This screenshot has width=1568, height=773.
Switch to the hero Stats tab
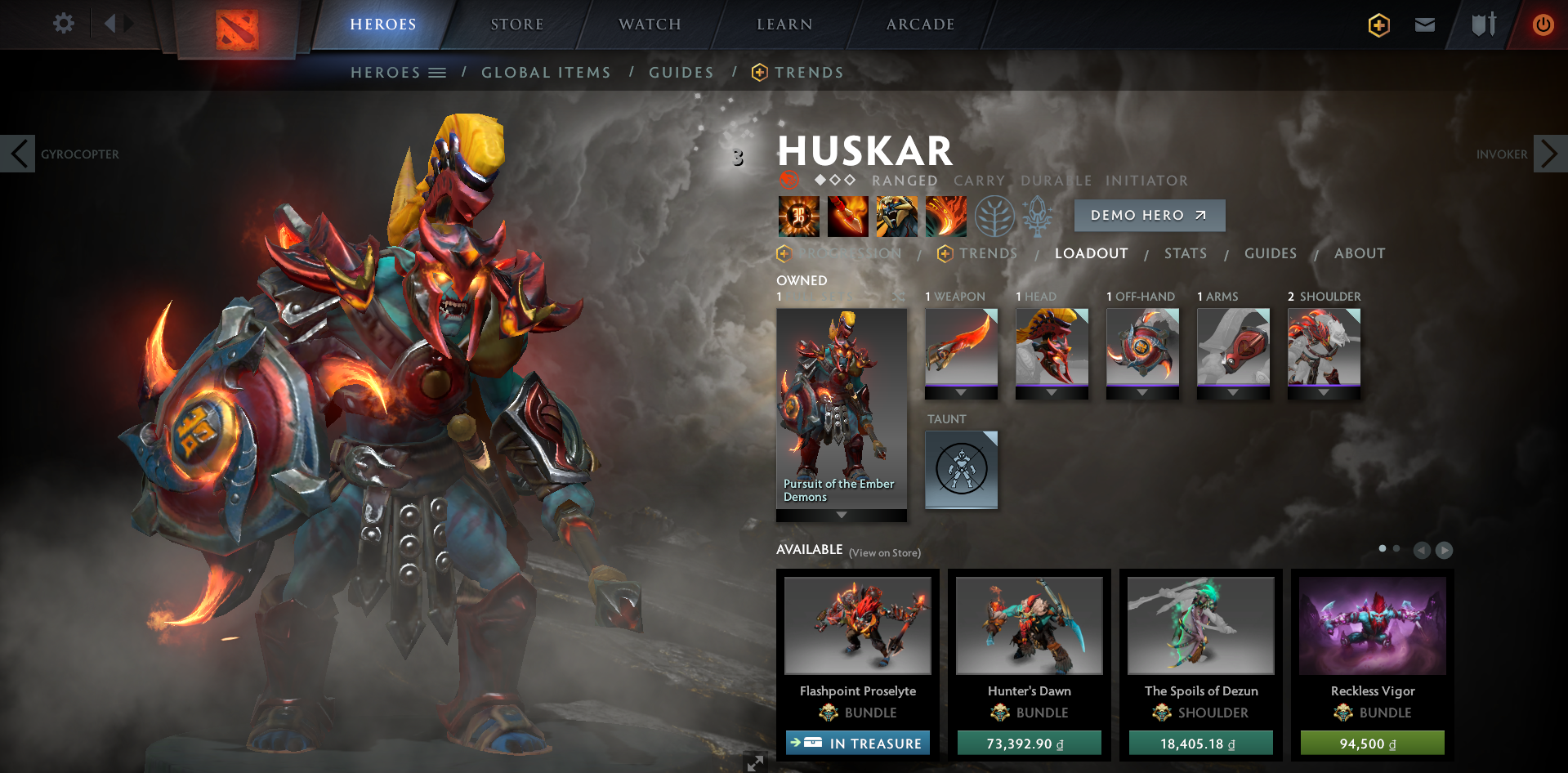1185,253
